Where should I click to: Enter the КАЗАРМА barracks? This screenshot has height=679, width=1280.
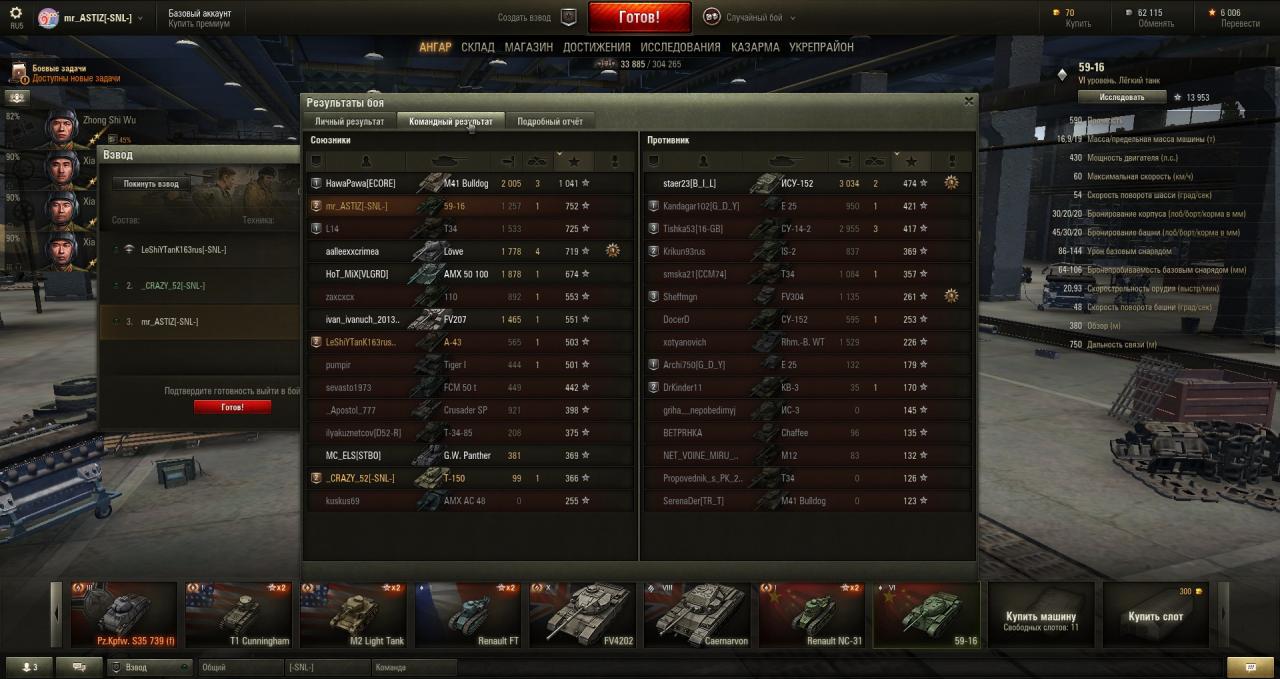755,47
